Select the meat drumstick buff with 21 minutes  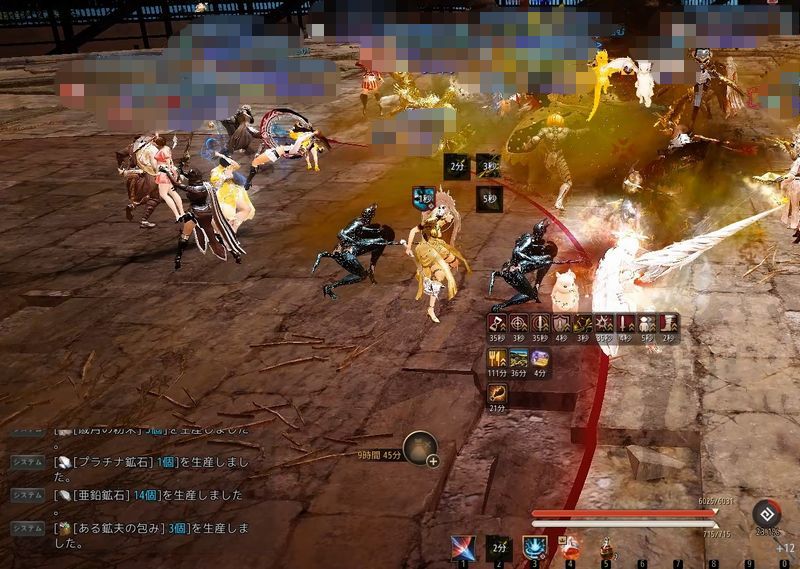[497, 394]
